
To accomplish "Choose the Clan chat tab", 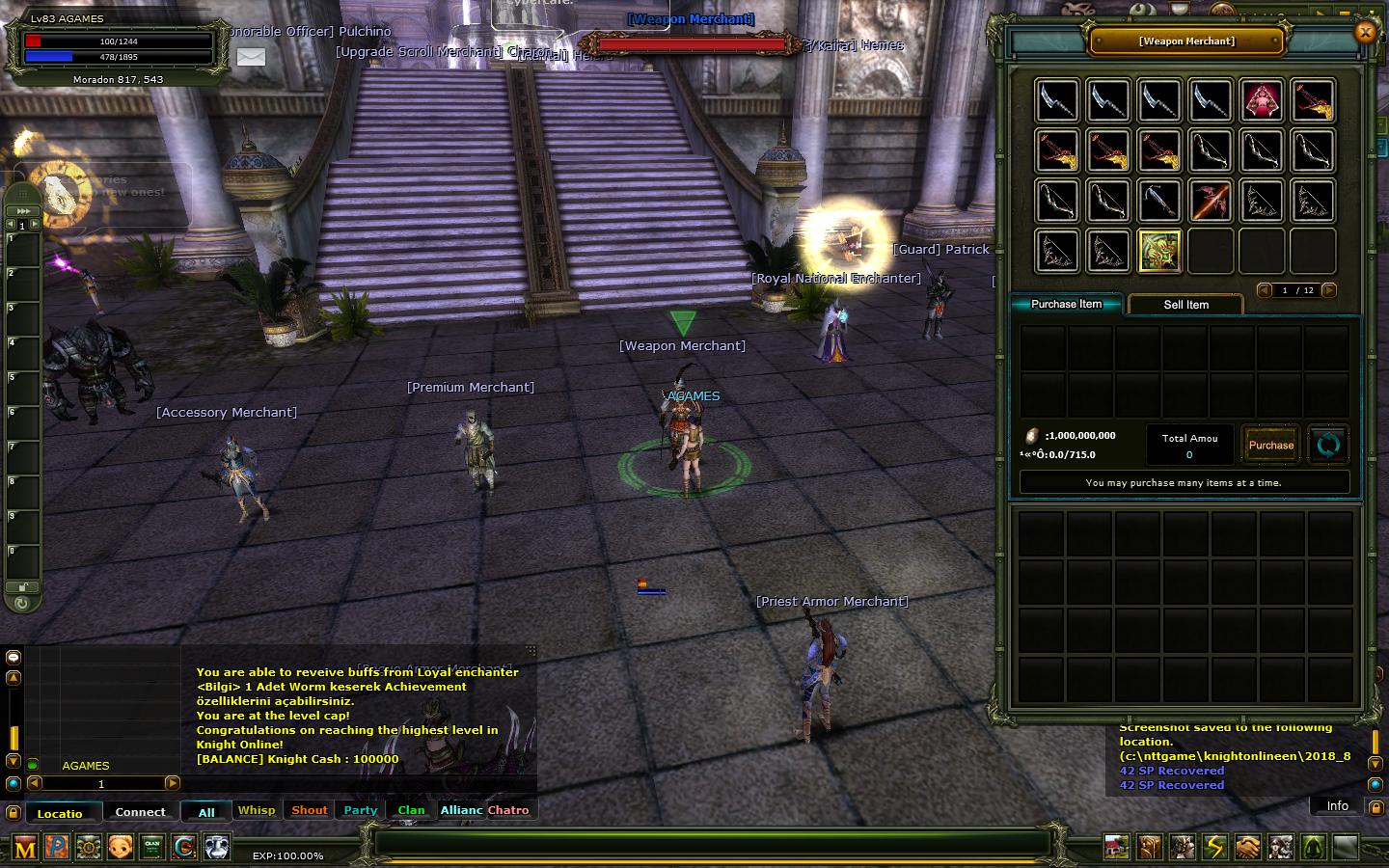I will pyautogui.click(x=411, y=810).
